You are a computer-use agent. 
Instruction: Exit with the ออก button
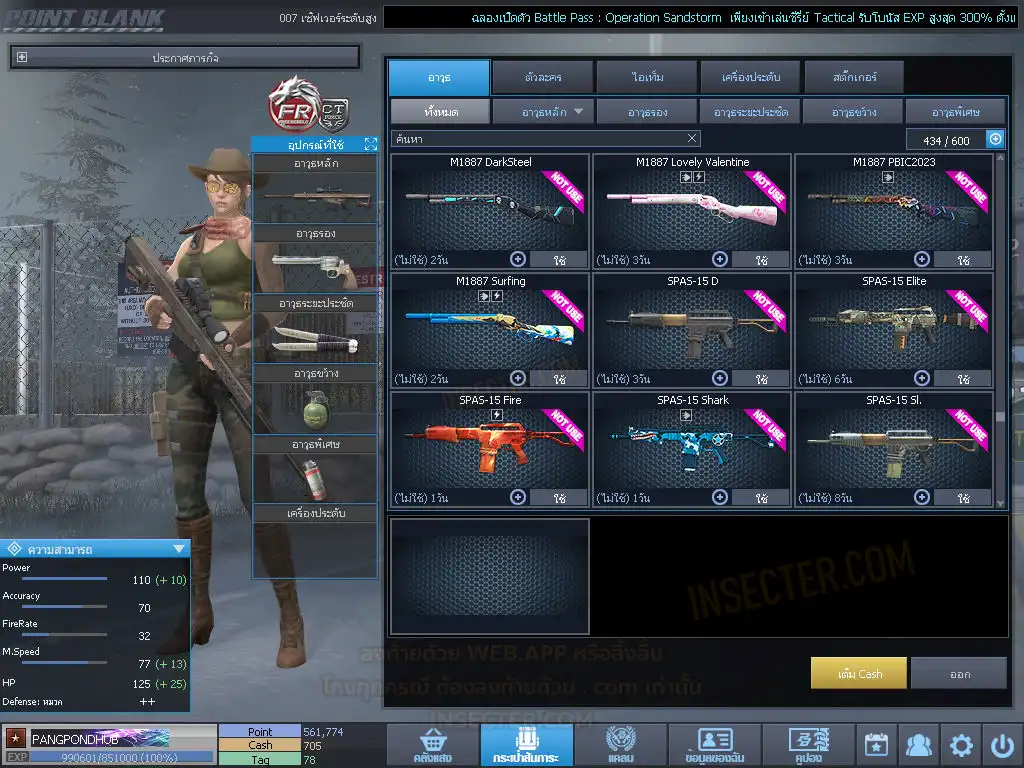(x=959, y=674)
